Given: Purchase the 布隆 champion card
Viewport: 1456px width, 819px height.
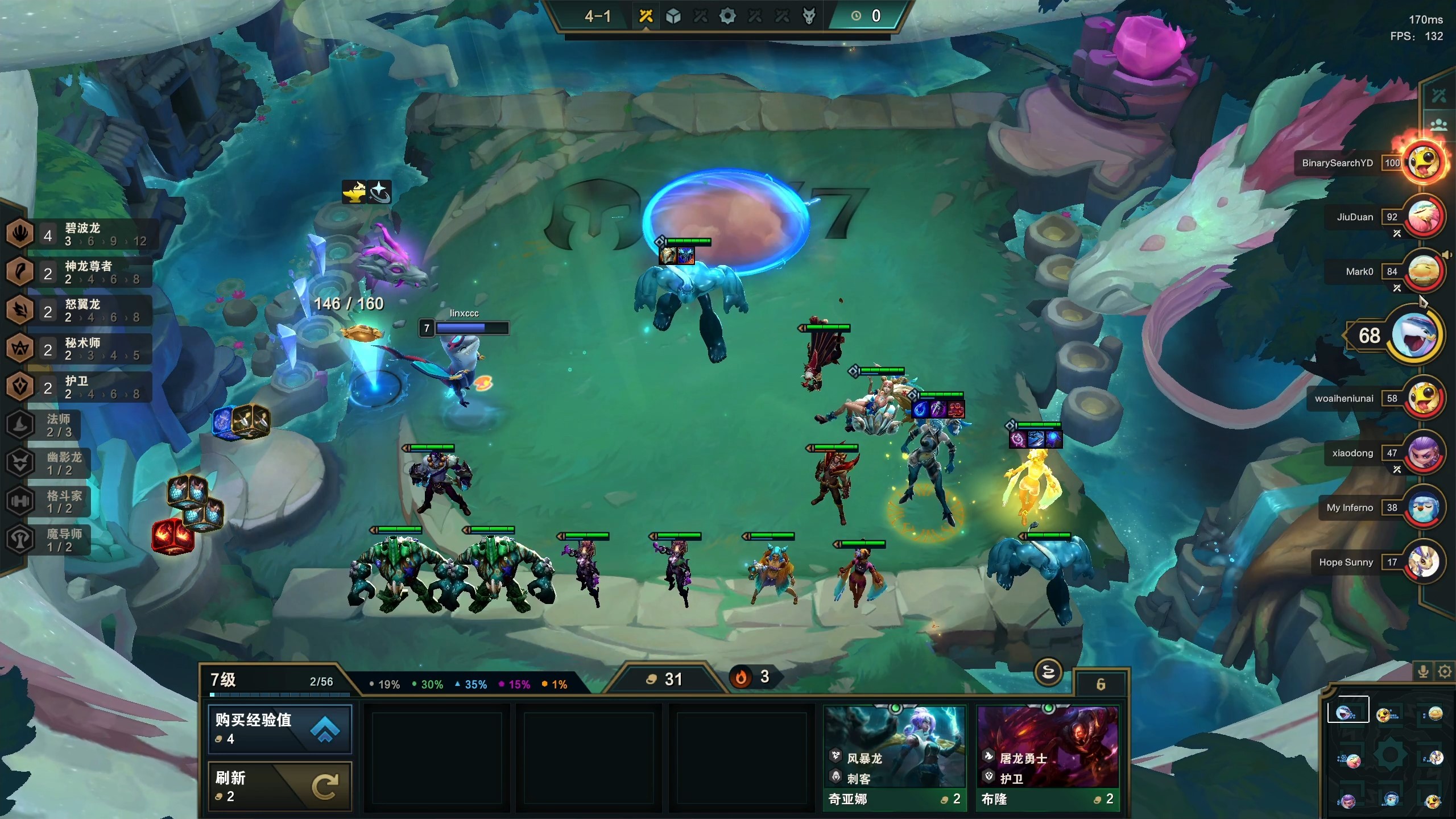Looking at the screenshot, I should 1048,756.
